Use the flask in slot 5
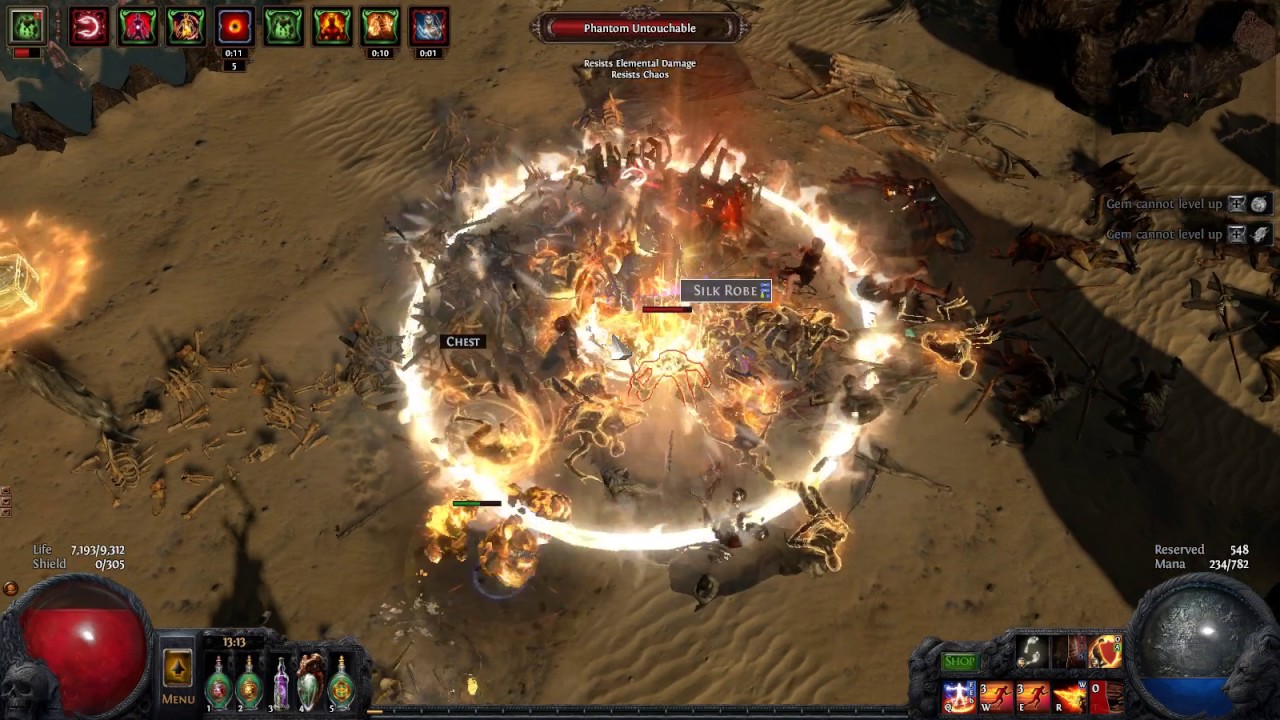This screenshot has height=720, width=1280. (x=342, y=683)
